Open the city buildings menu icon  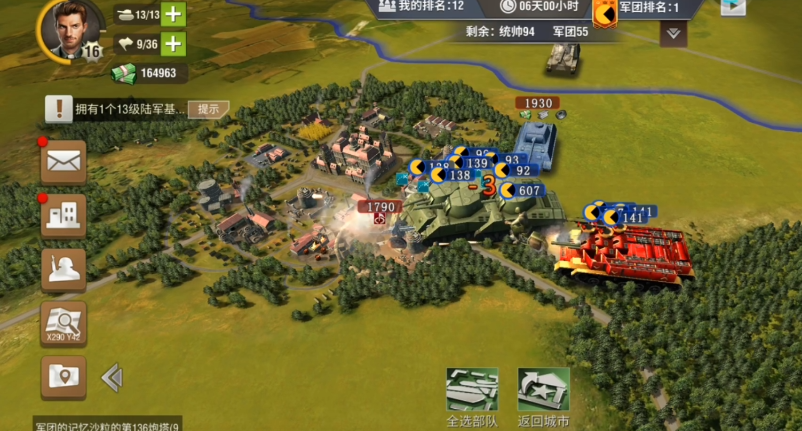63,214
